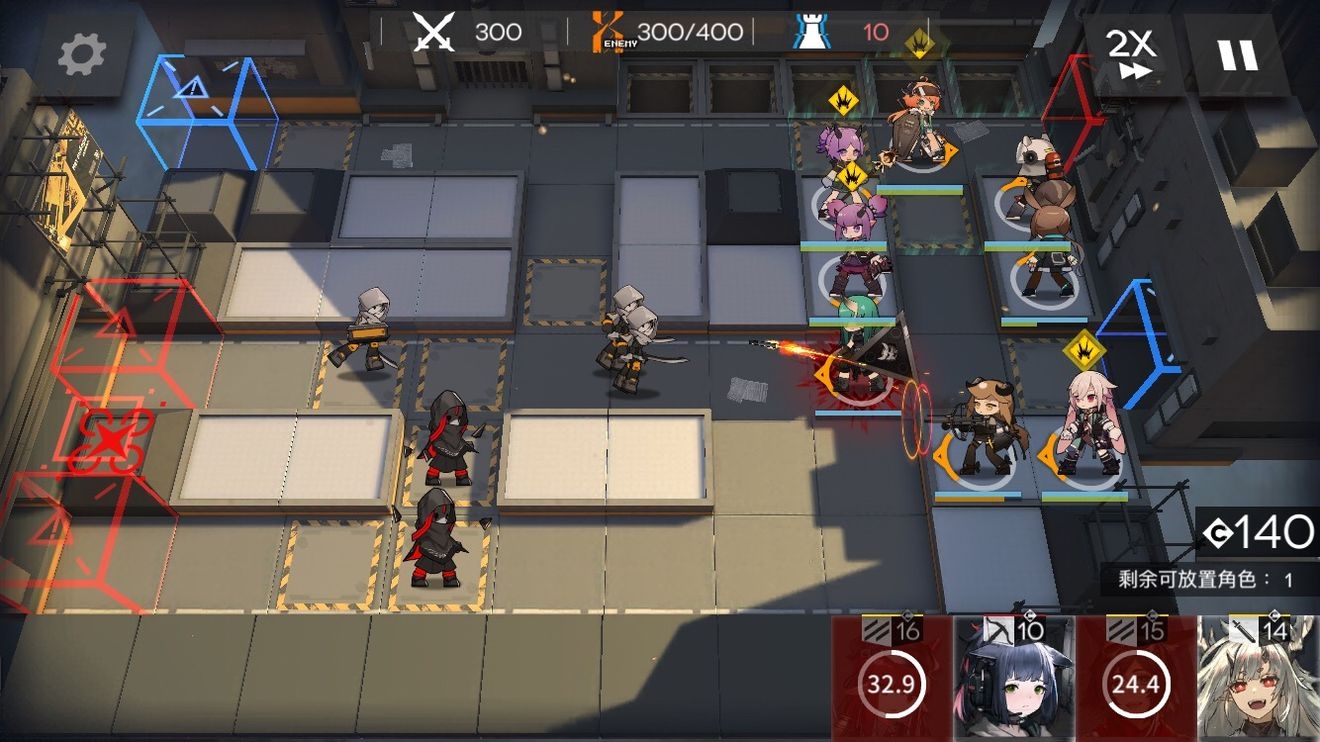Select the redeploying card showing 24.4 seconds
Image resolution: width=1320 pixels, height=742 pixels.
pyautogui.click(x=1136, y=678)
